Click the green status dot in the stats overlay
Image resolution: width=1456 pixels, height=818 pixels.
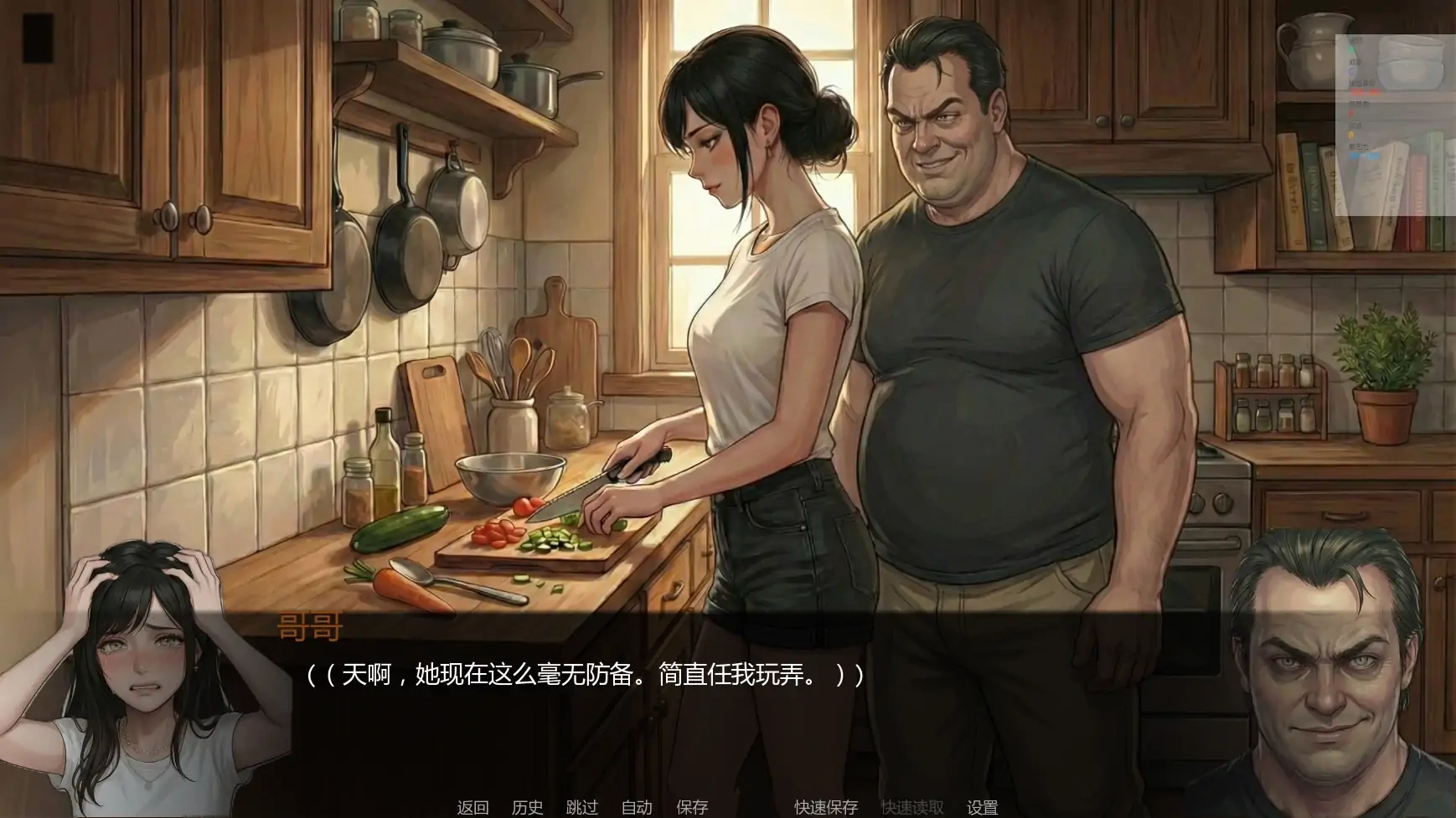1351,49
